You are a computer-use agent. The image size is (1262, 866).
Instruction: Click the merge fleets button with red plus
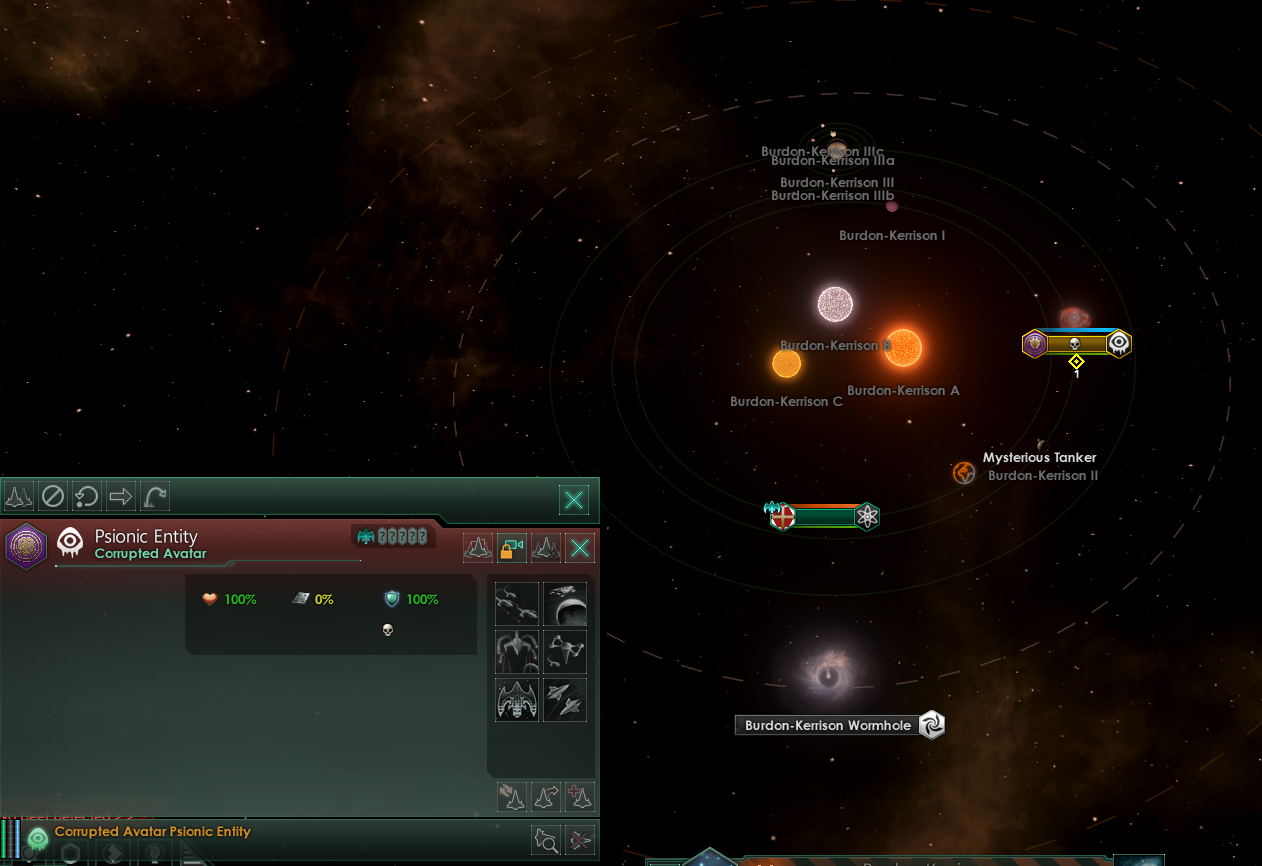[x=580, y=796]
